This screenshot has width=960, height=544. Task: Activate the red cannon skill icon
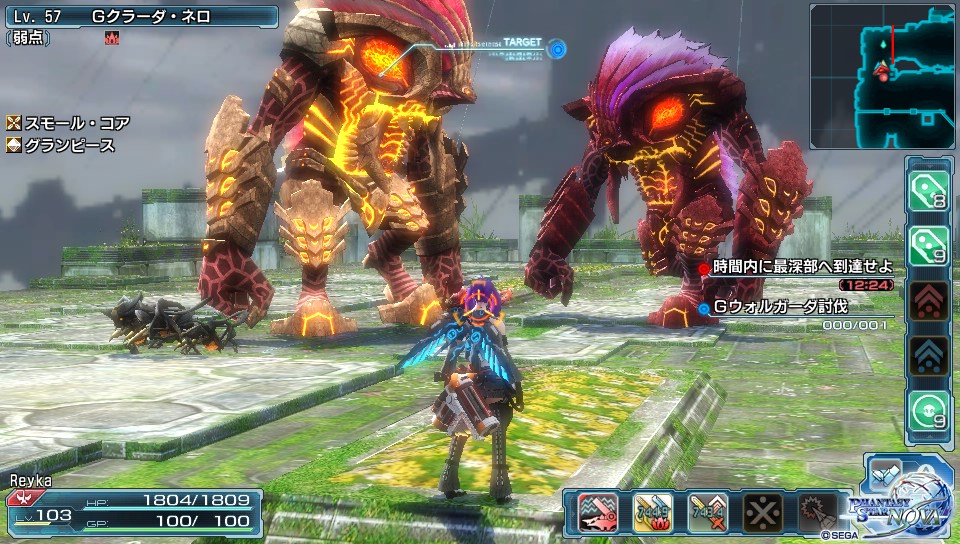pos(597,512)
